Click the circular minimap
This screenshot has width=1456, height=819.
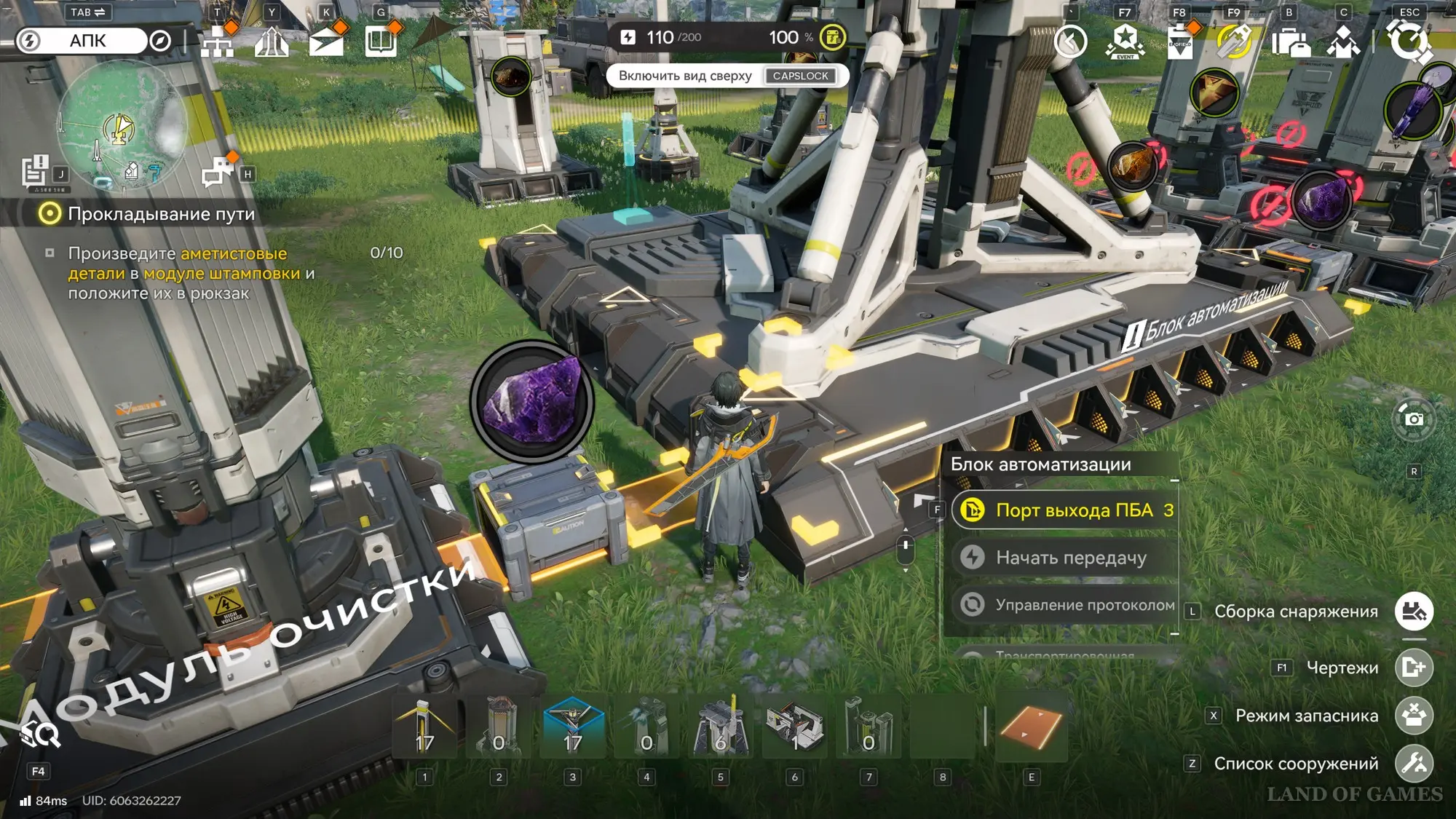click(x=121, y=125)
